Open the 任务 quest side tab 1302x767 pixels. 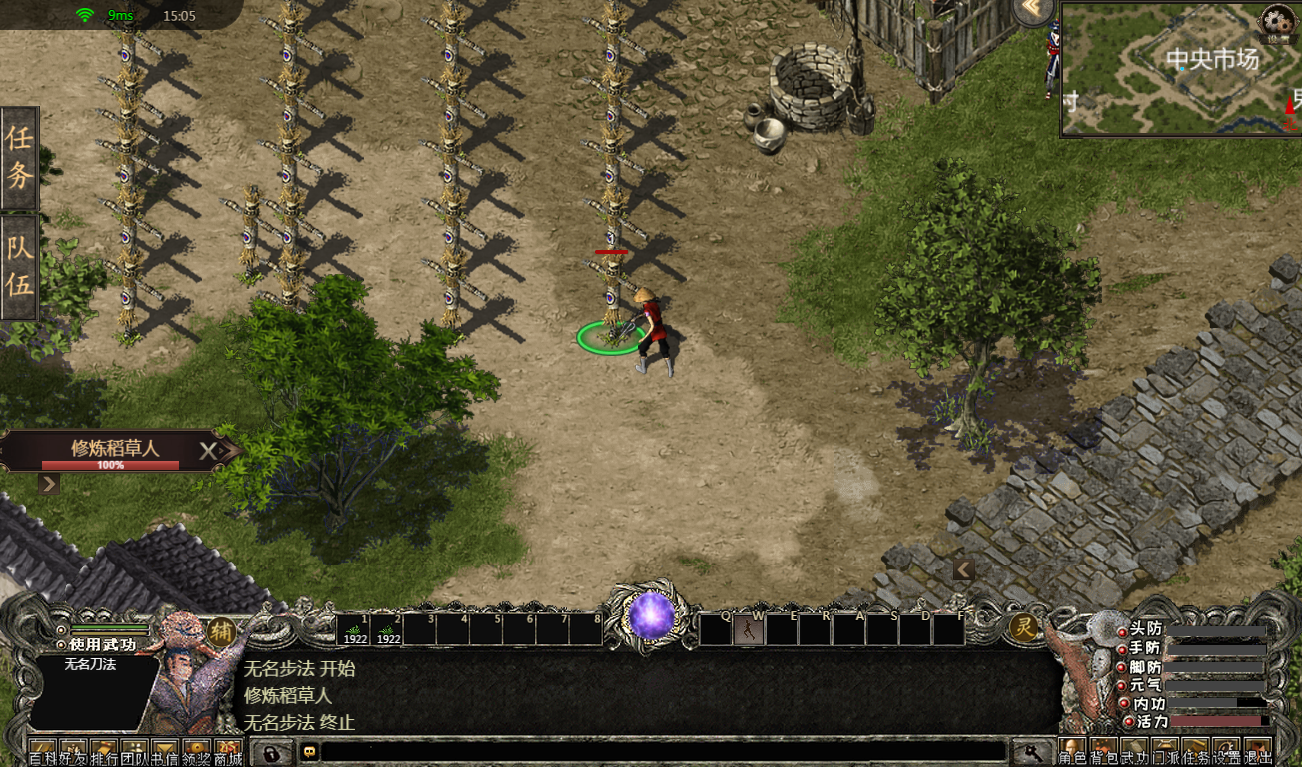click(x=20, y=157)
